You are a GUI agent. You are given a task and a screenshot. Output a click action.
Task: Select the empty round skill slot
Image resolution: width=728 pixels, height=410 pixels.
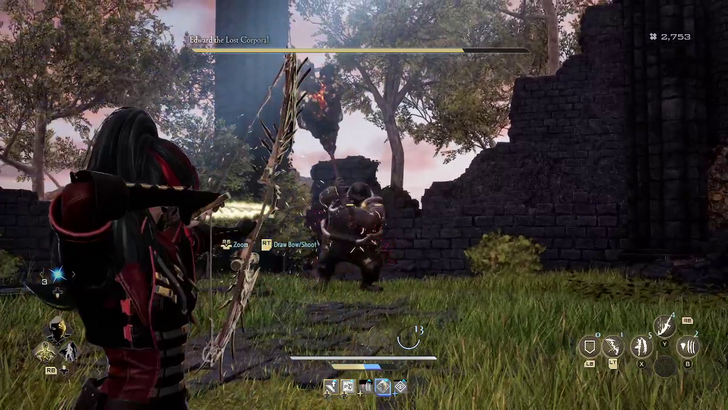pyautogui.click(x=664, y=367)
